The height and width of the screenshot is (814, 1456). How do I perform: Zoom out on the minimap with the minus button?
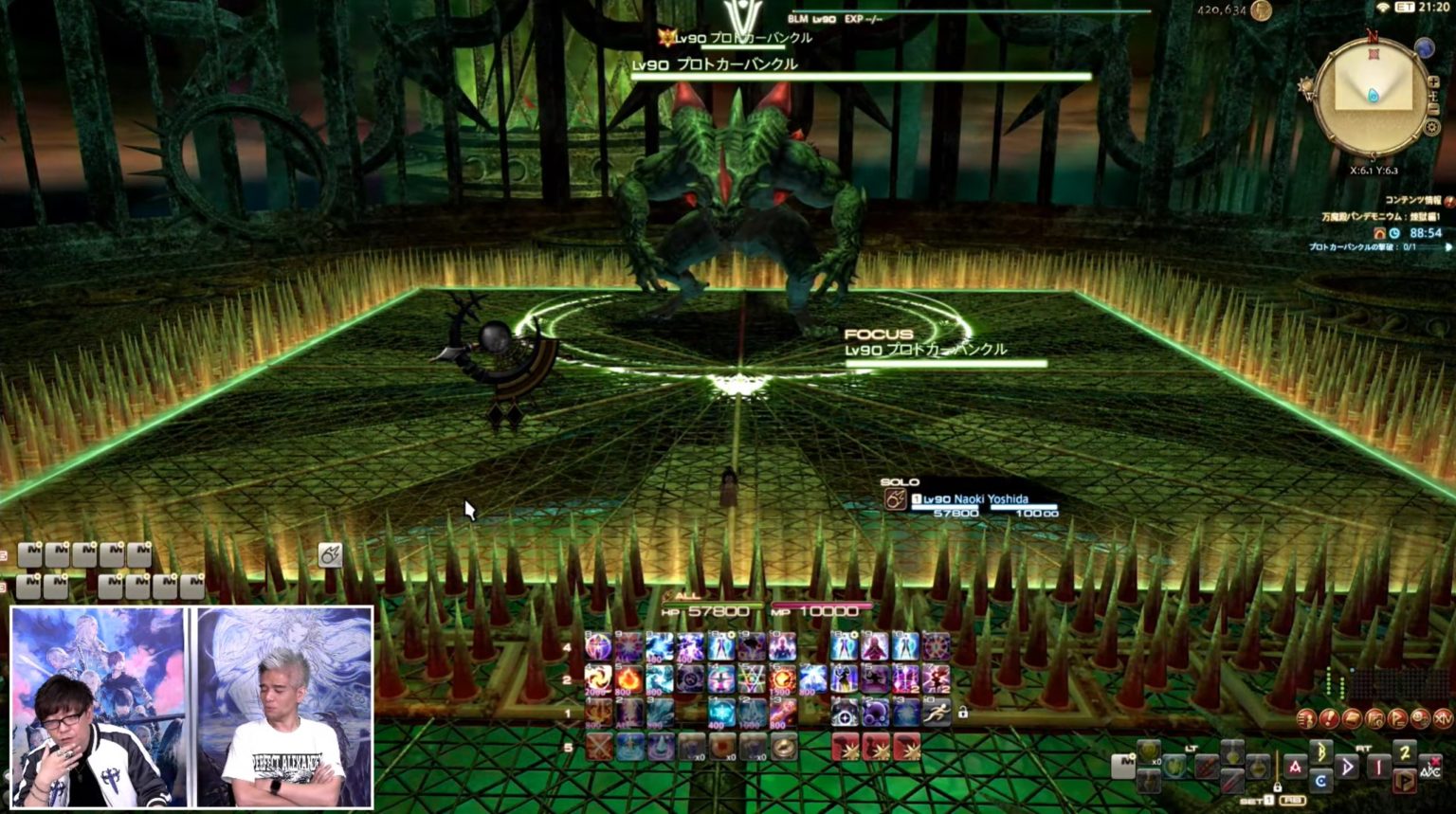pyautogui.click(x=1433, y=110)
